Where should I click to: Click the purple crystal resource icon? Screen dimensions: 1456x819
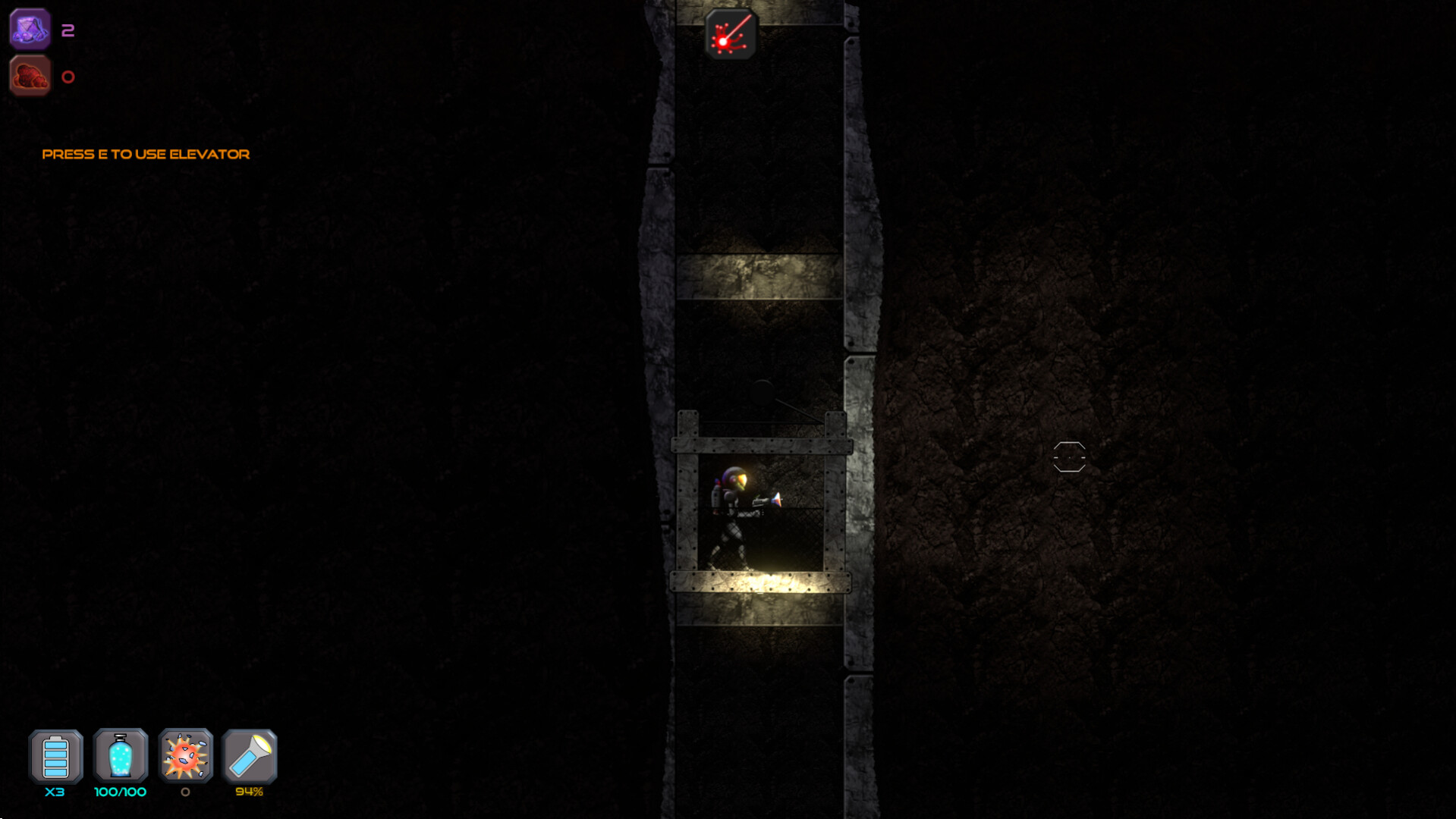[x=30, y=30]
